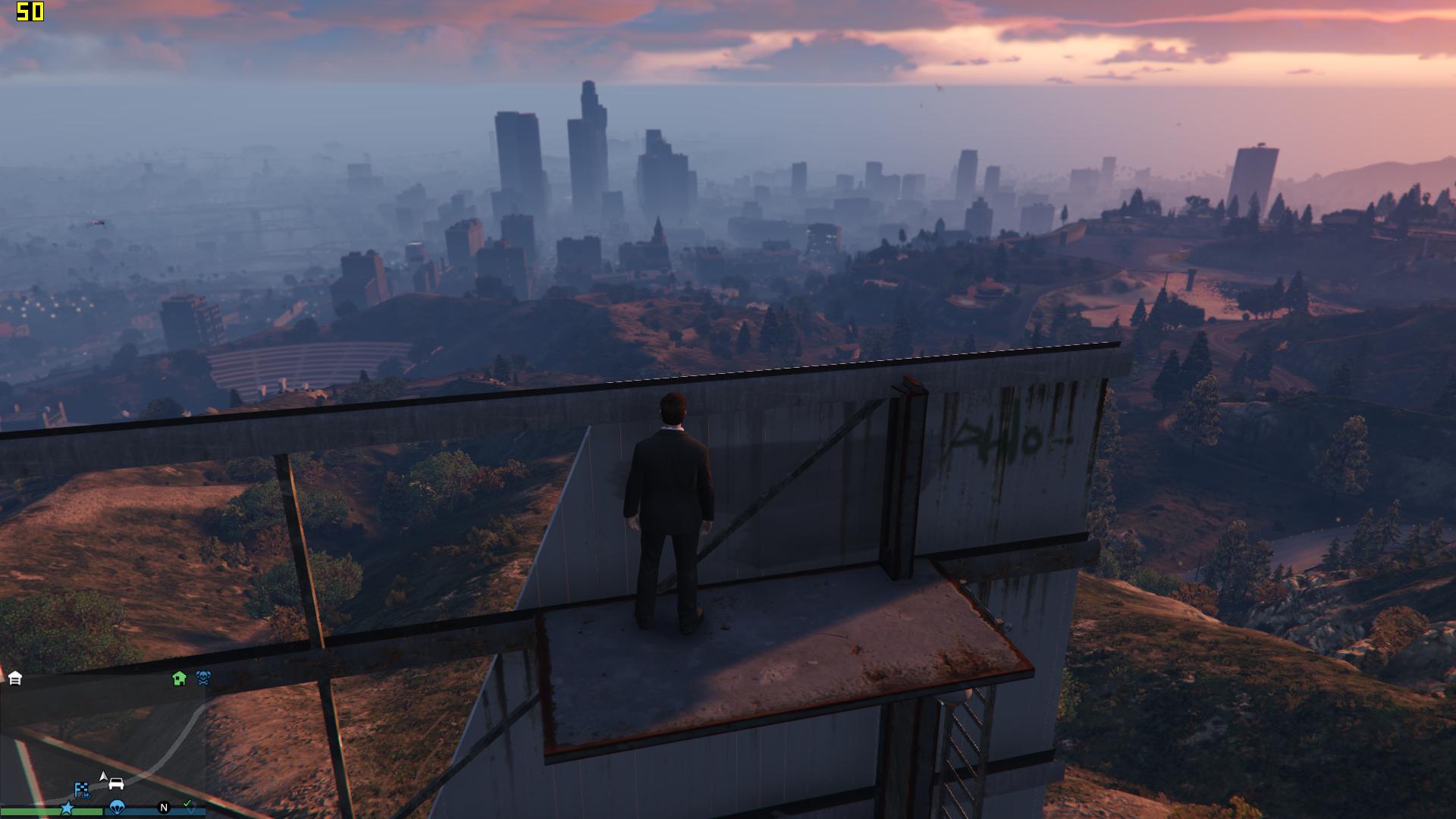Select the green safehouse blip
The image size is (1456, 819).
pos(179,678)
